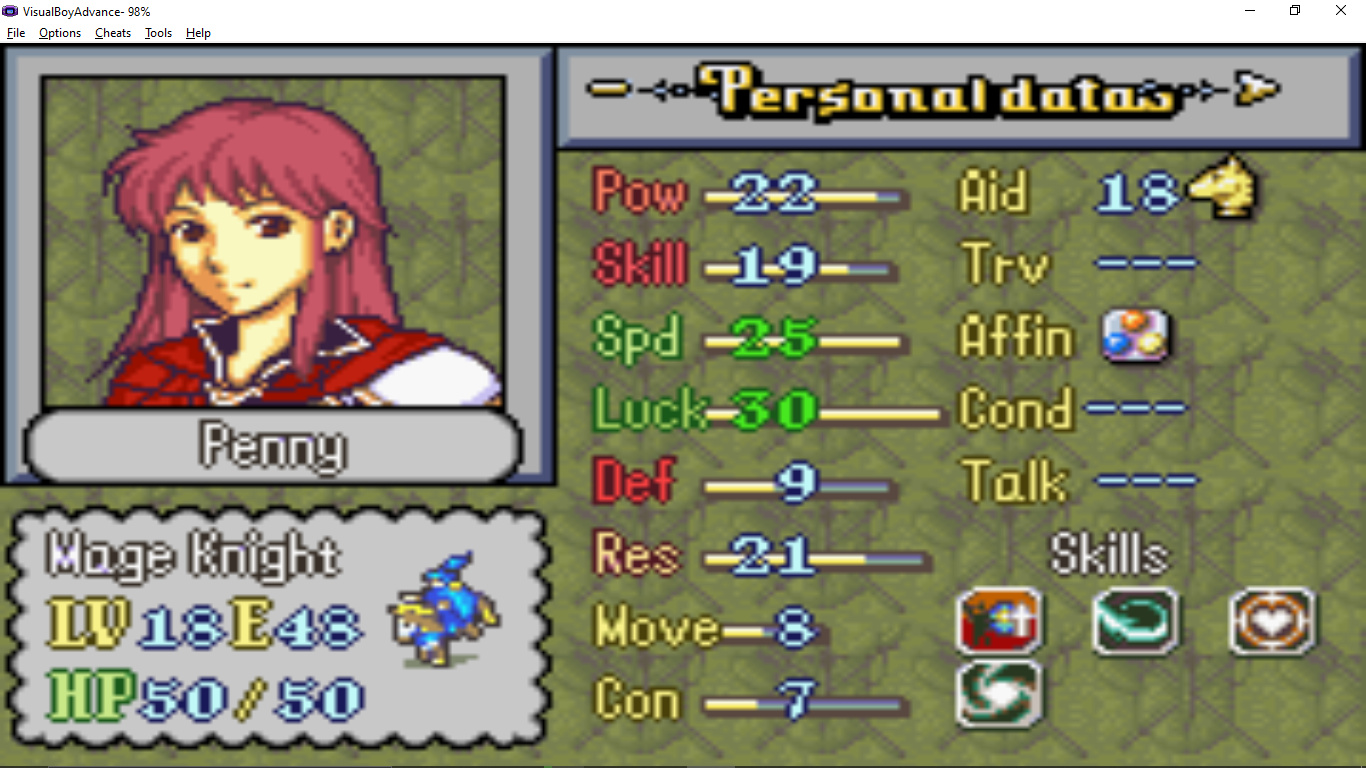Open the Help menu
This screenshot has width=1366, height=768.
(198, 33)
